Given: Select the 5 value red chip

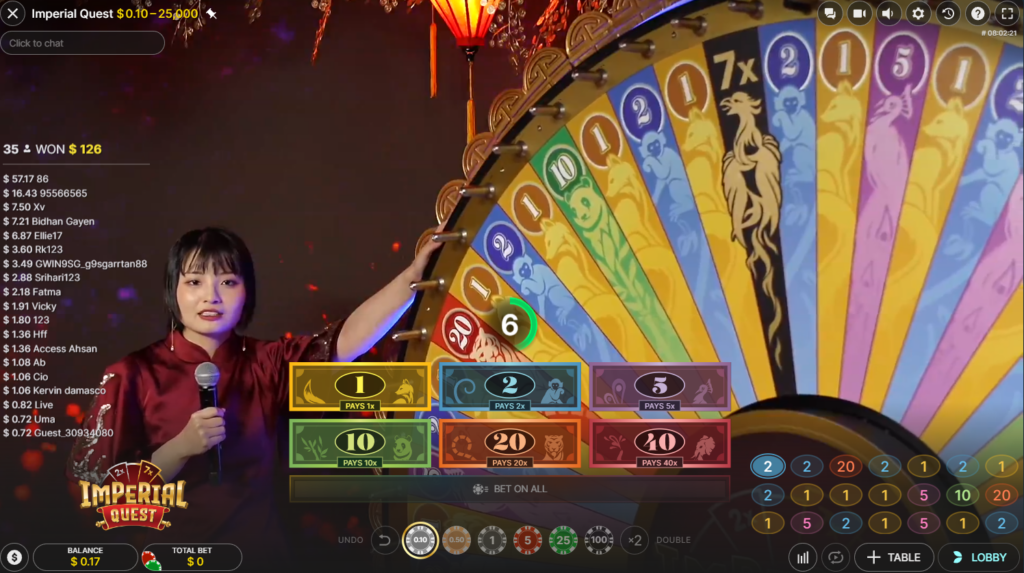Looking at the screenshot, I should coord(527,540).
